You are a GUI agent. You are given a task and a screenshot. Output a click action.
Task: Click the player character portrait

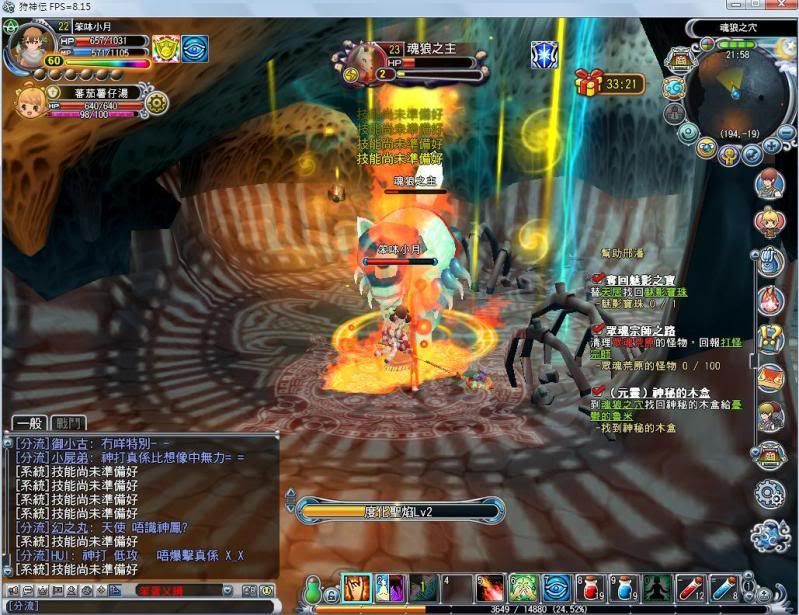[x=32, y=44]
